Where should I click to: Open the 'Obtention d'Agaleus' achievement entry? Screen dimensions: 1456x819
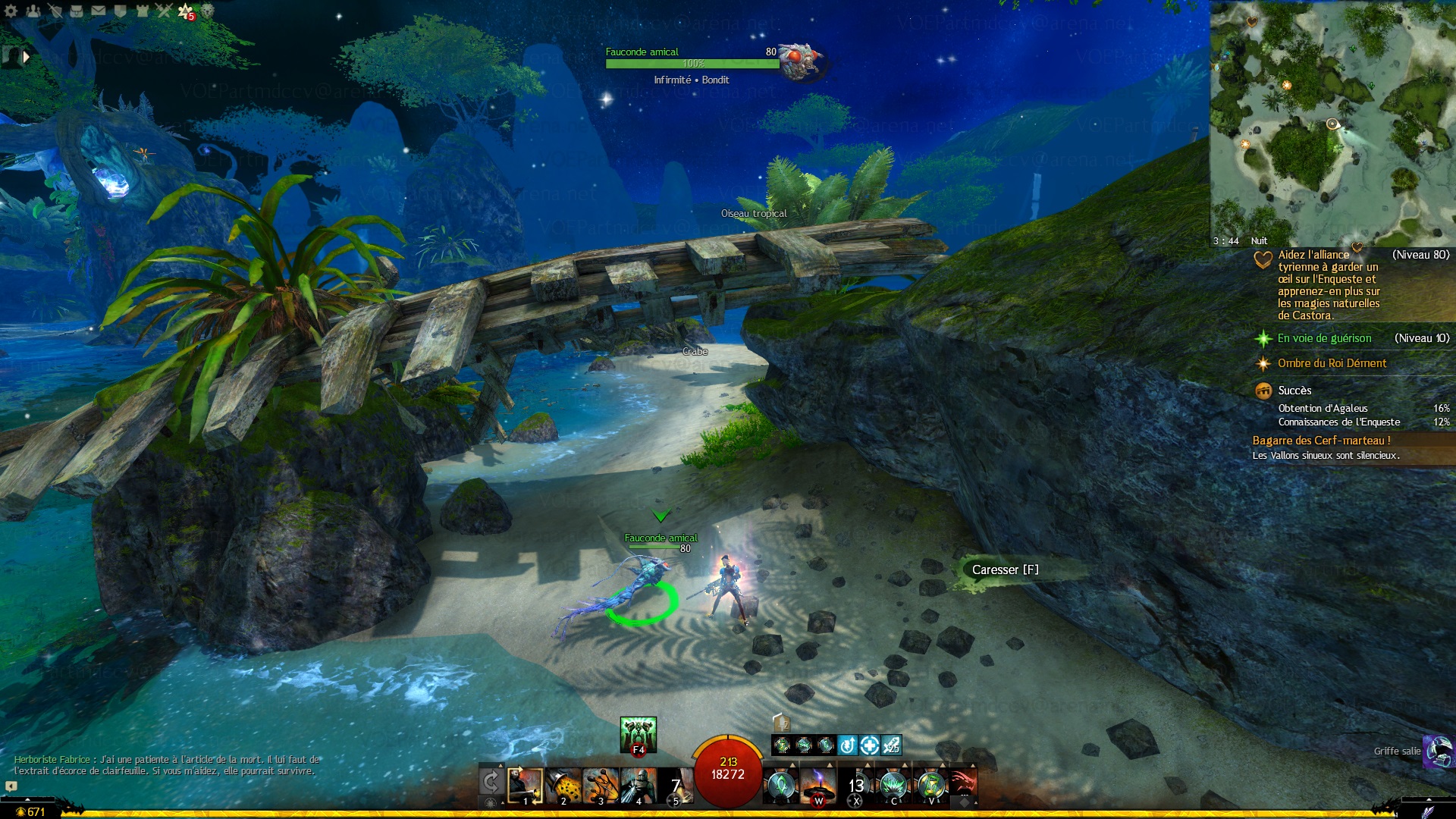click(1323, 408)
